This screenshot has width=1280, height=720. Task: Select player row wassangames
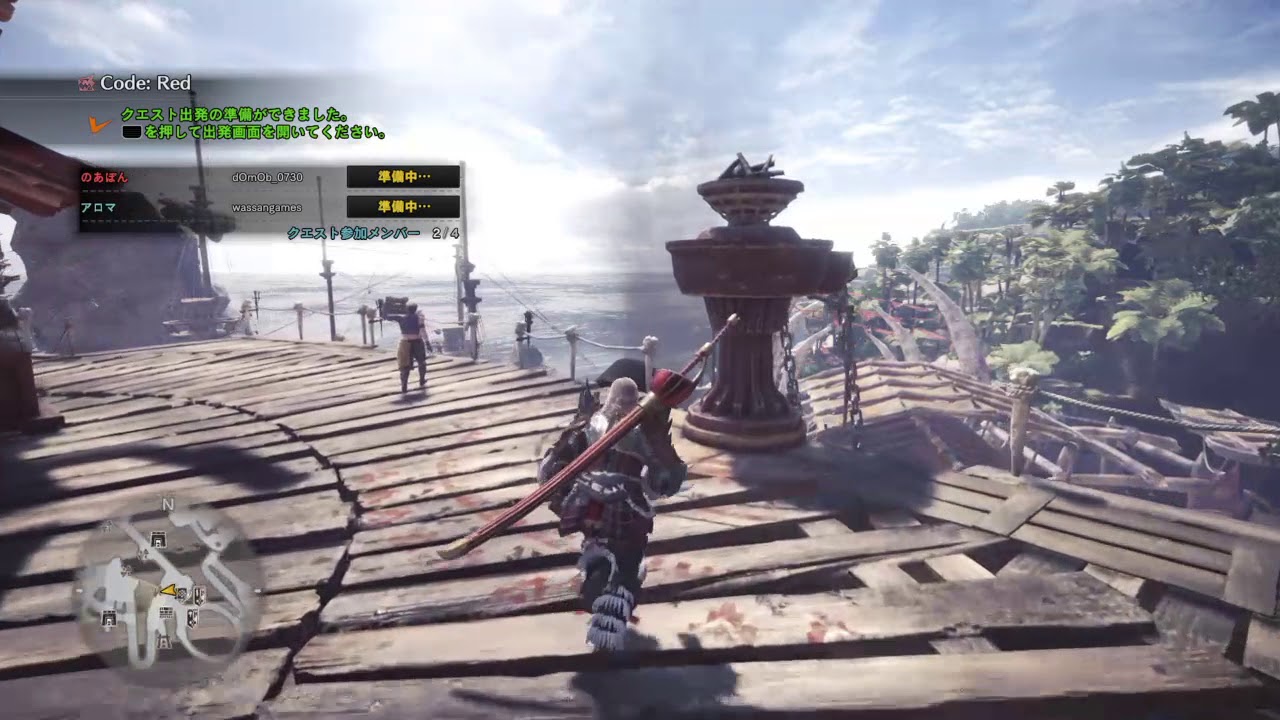pos(268,207)
